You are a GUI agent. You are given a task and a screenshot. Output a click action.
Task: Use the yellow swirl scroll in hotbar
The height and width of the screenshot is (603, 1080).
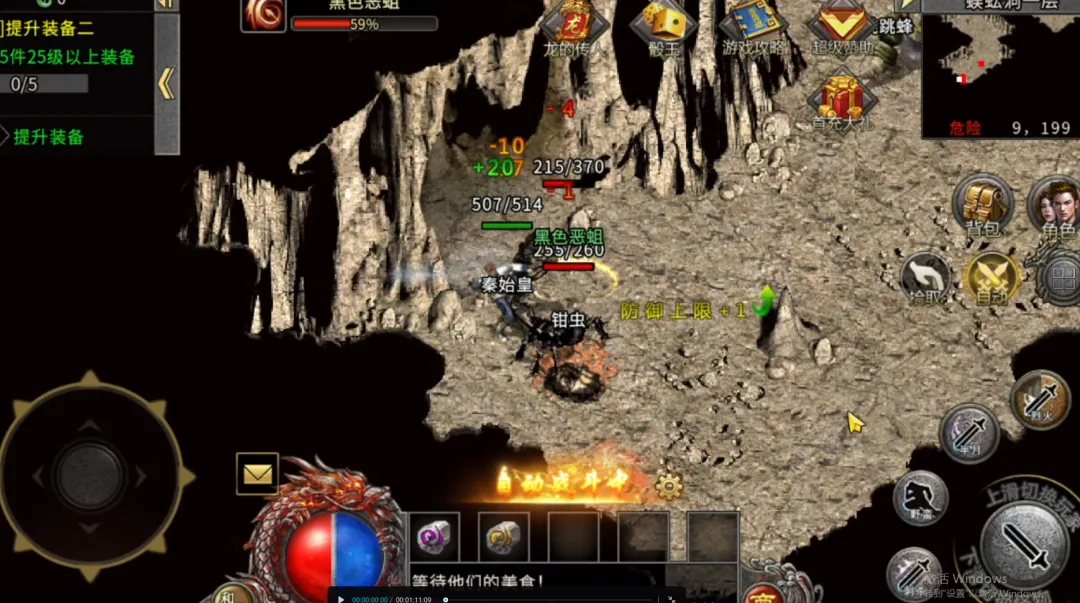(x=503, y=537)
